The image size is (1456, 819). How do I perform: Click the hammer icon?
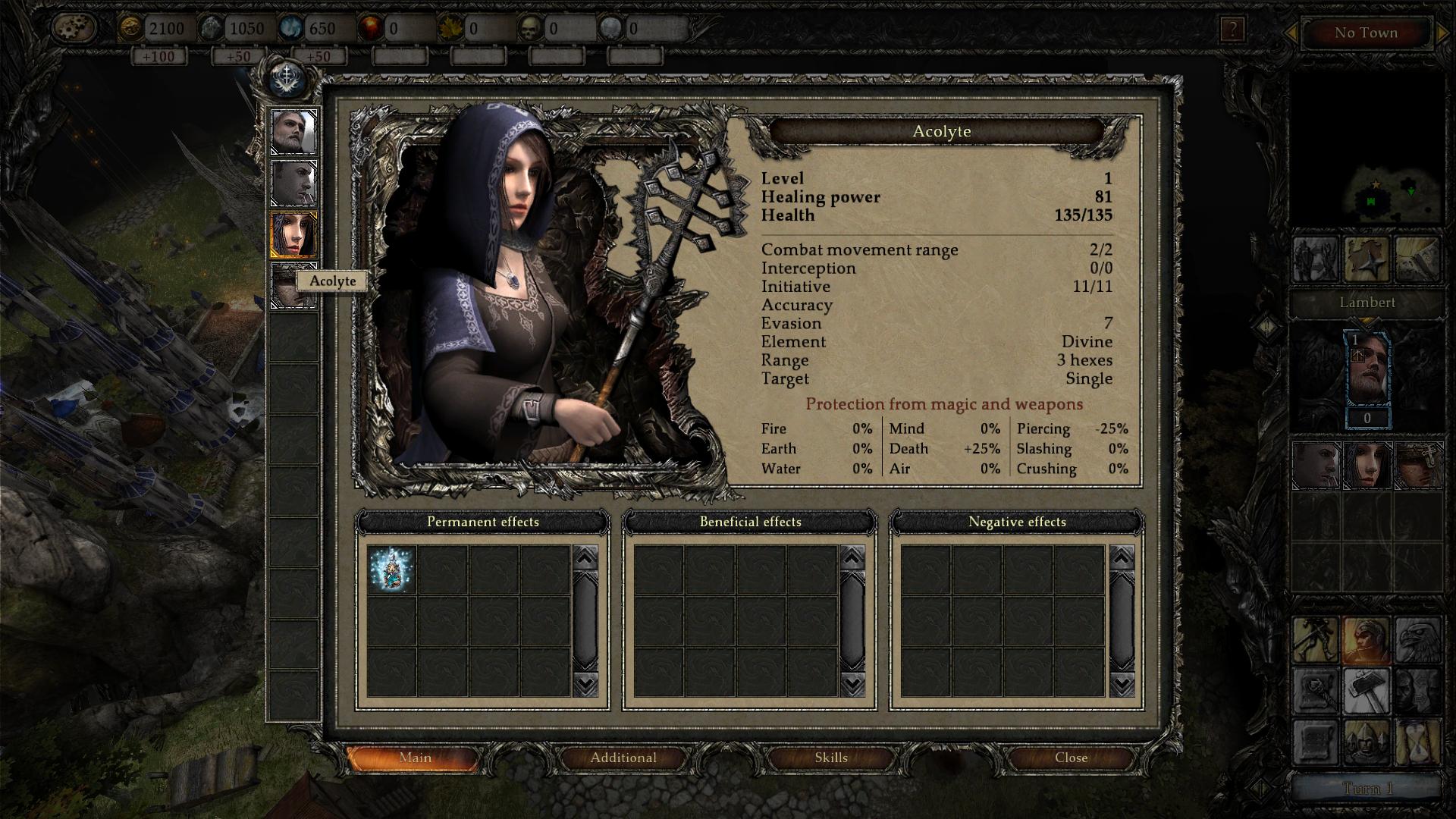pyautogui.click(x=1367, y=690)
